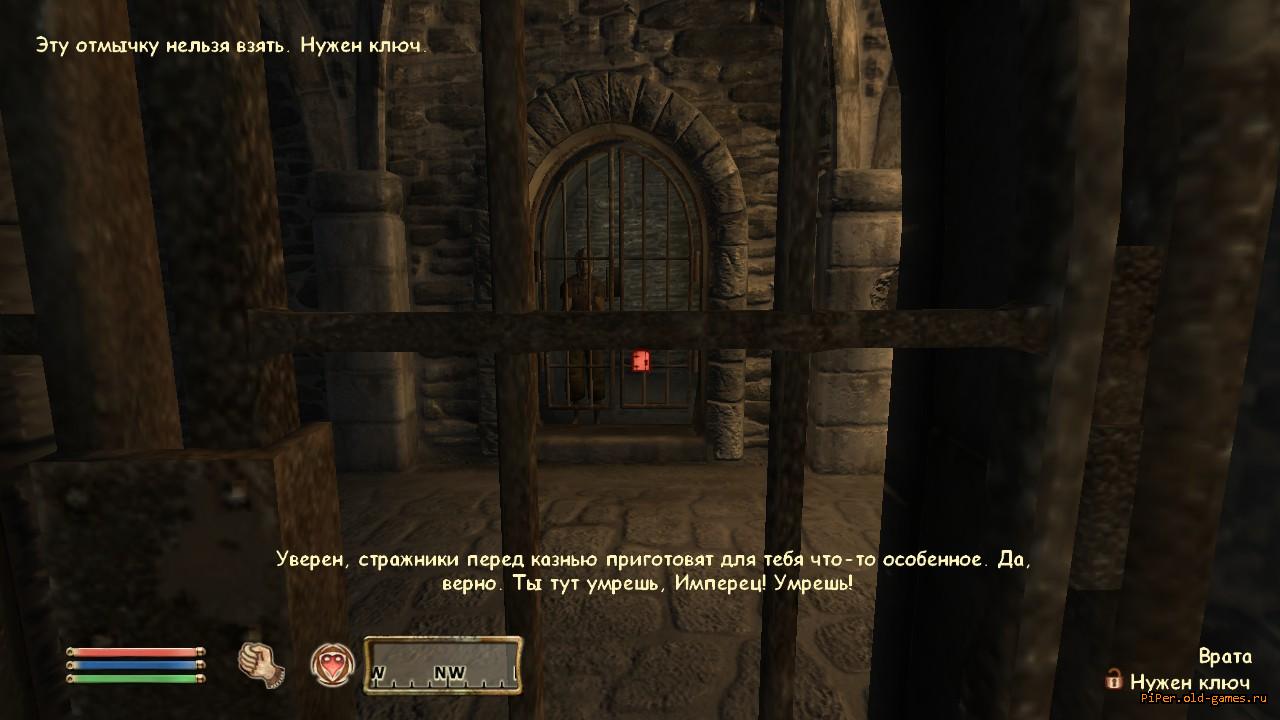Image resolution: width=1280 pixels, height=720 pixels.
Task: Select the heart spell icon
Action: coord(333,663)
